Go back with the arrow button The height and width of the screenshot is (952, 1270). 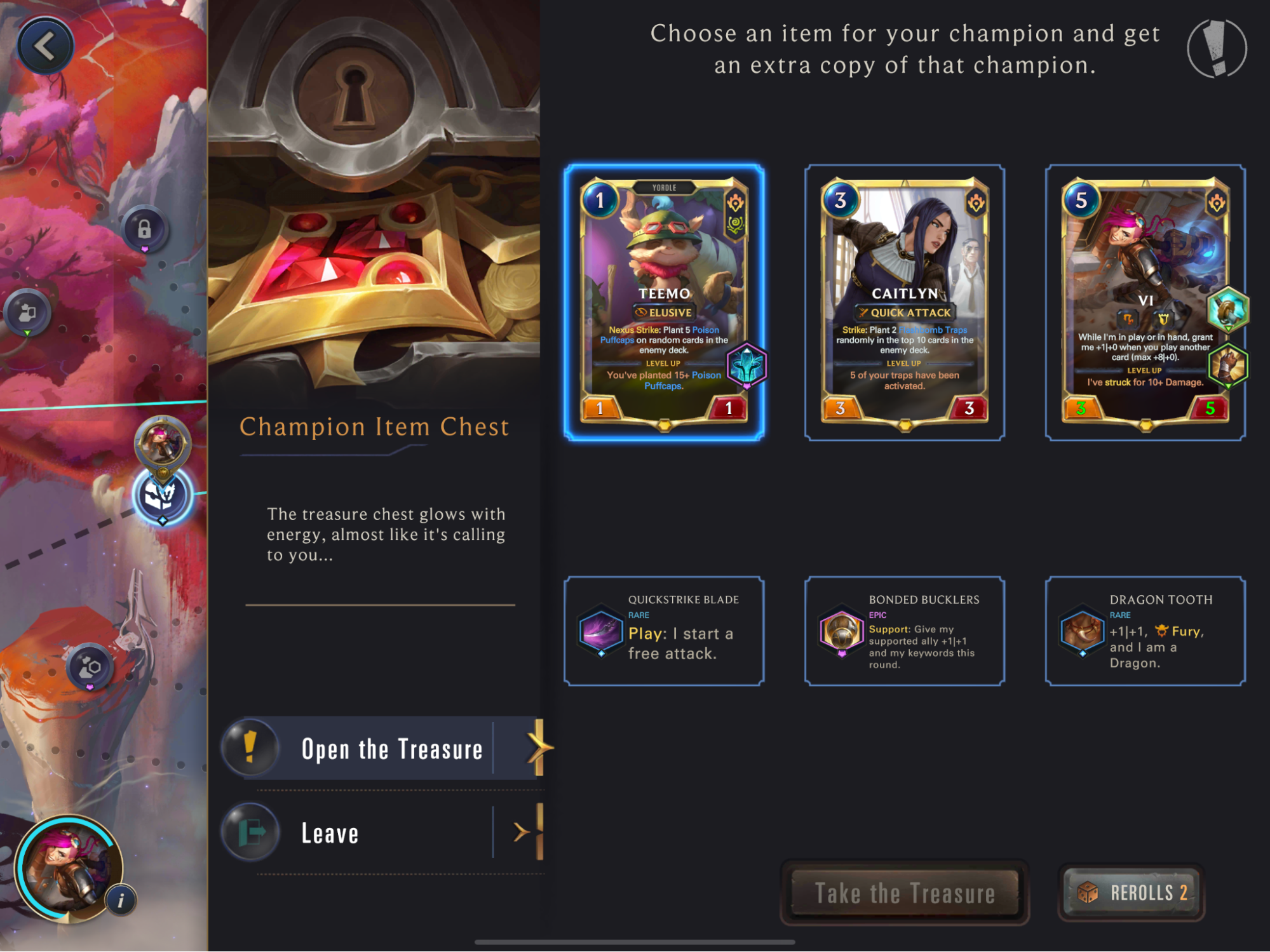click(44, 46)
